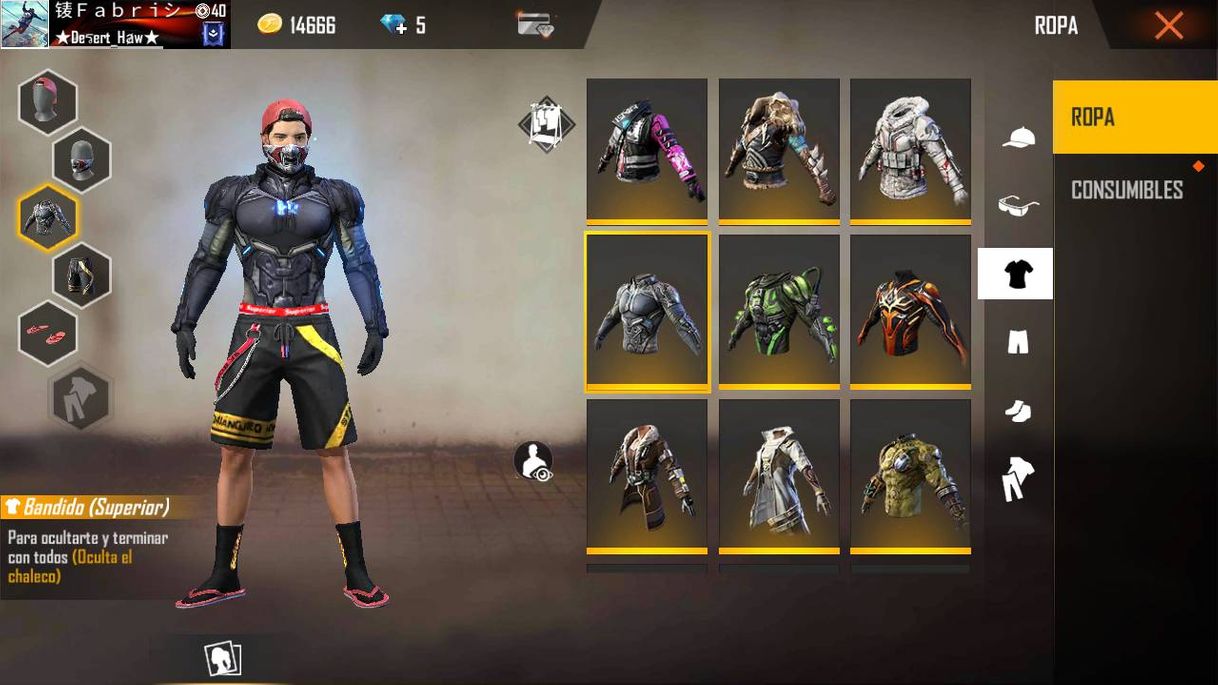This screenshot has height=685, width=1218.
Task: Select the pink and black jacket
Action: coord(647,150)
